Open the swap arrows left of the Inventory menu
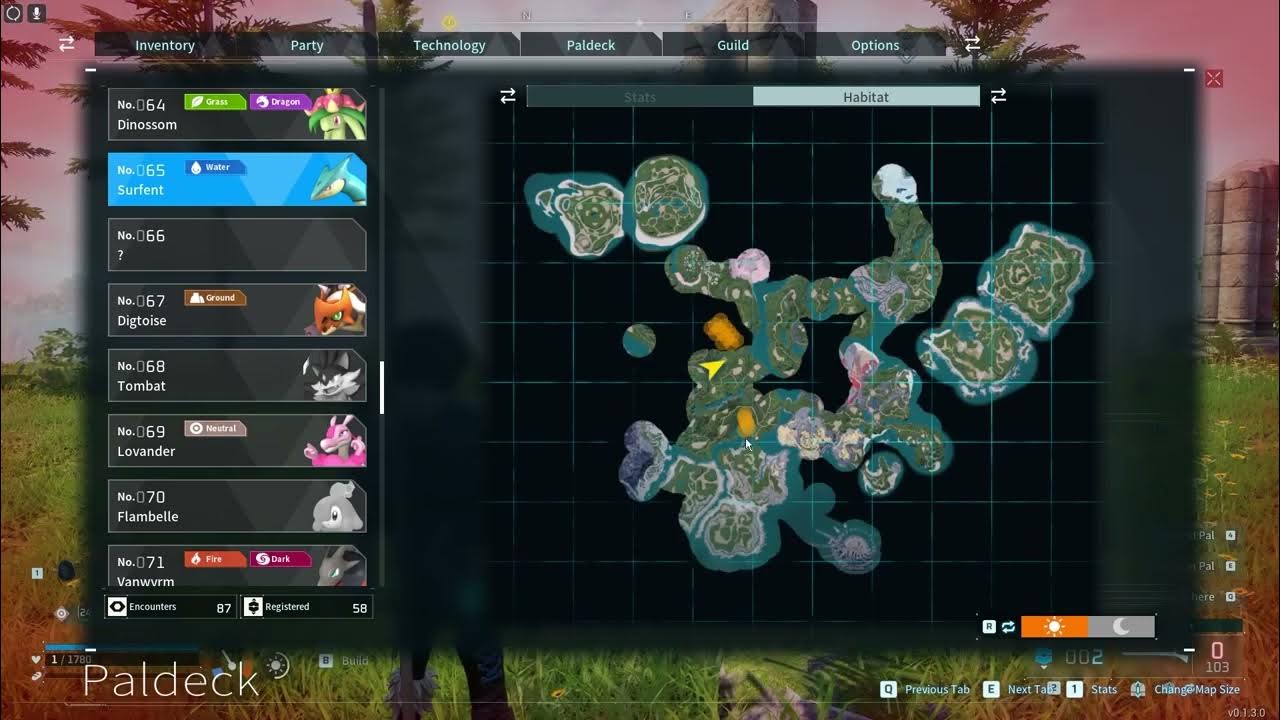This screenshot has width=1280, height=720. pyautogui.click(x=66, y=44)
